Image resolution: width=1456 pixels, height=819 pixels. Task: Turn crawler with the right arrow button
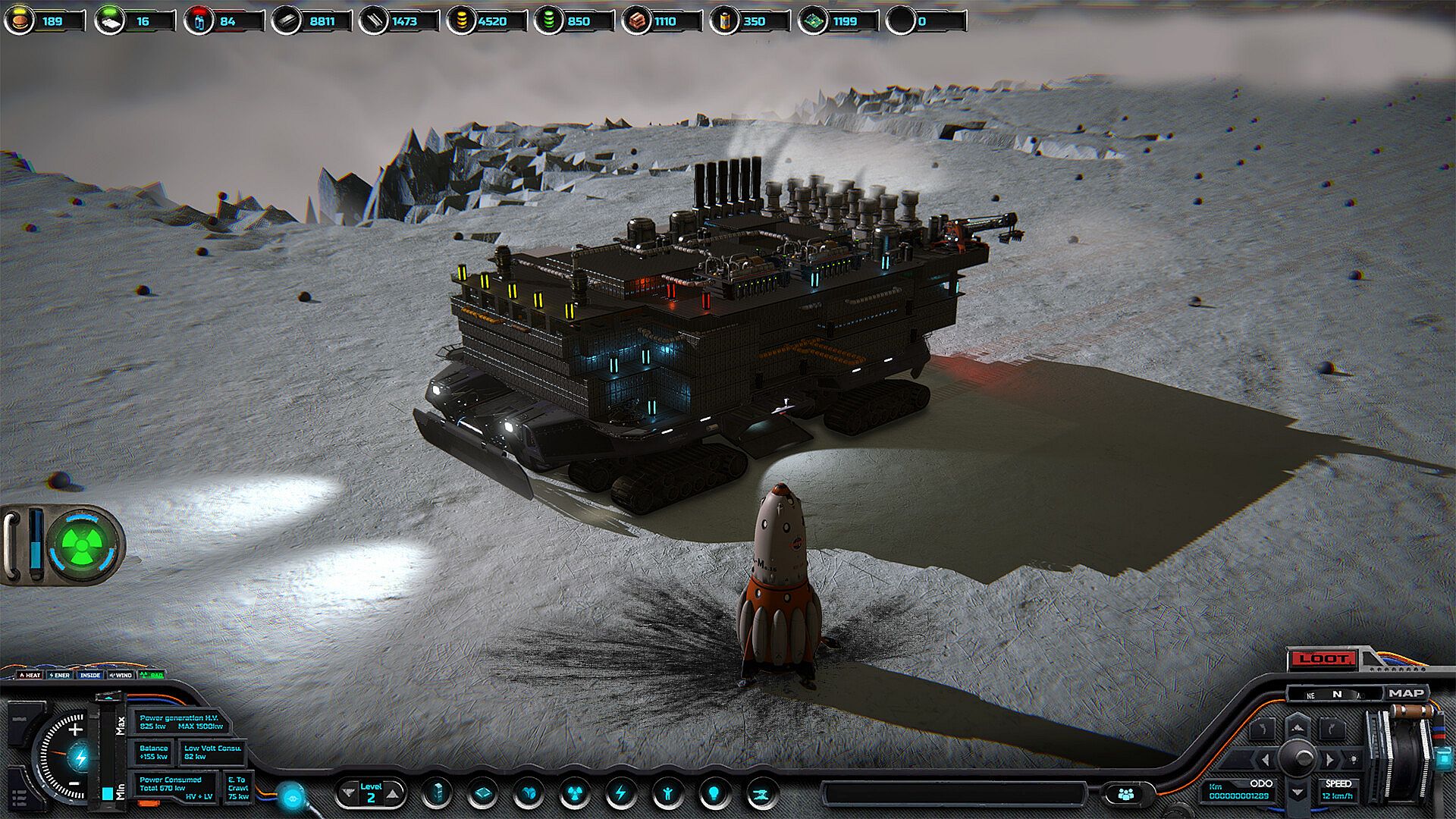1331,759
